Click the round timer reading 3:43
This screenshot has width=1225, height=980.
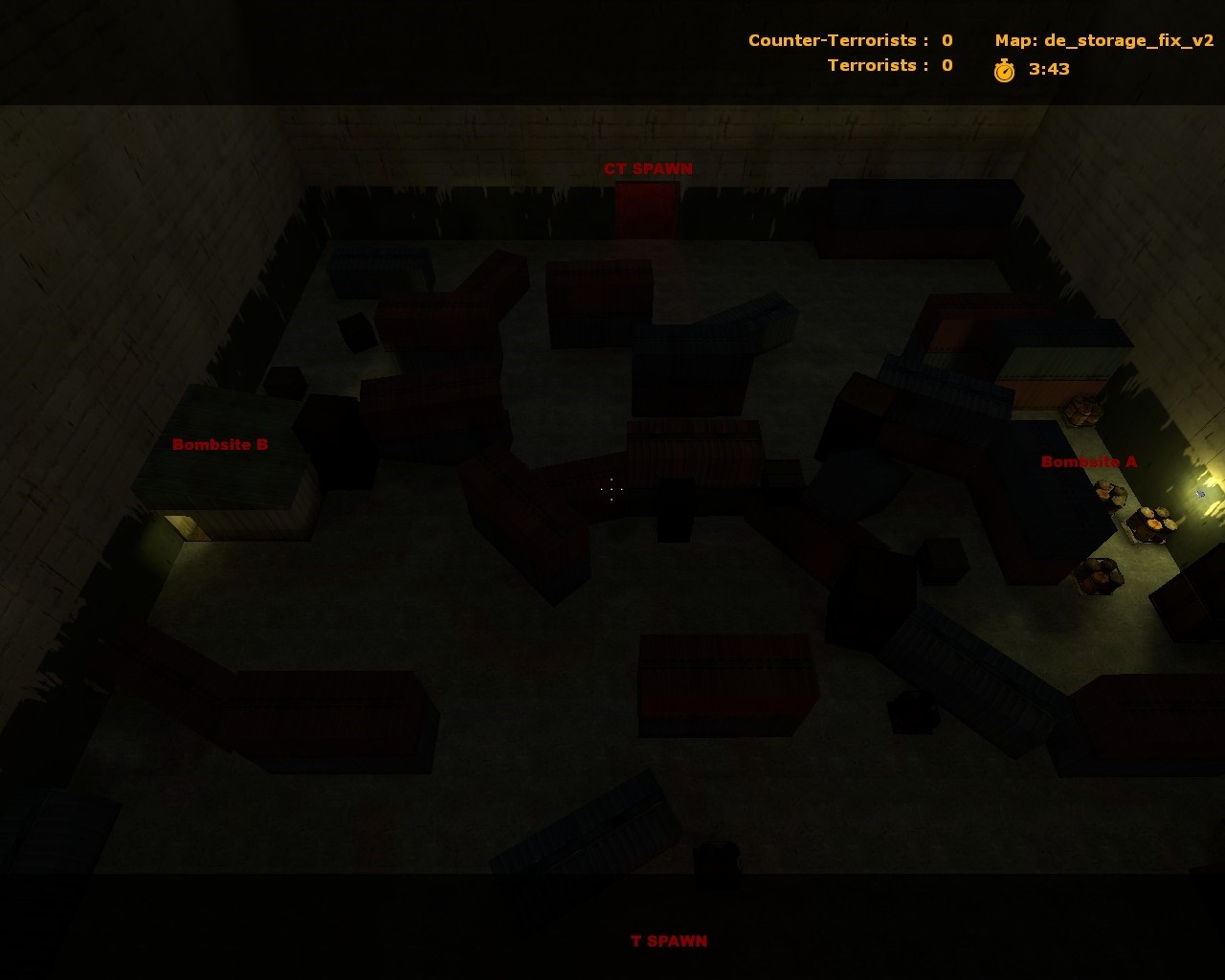click(1049, 68)
